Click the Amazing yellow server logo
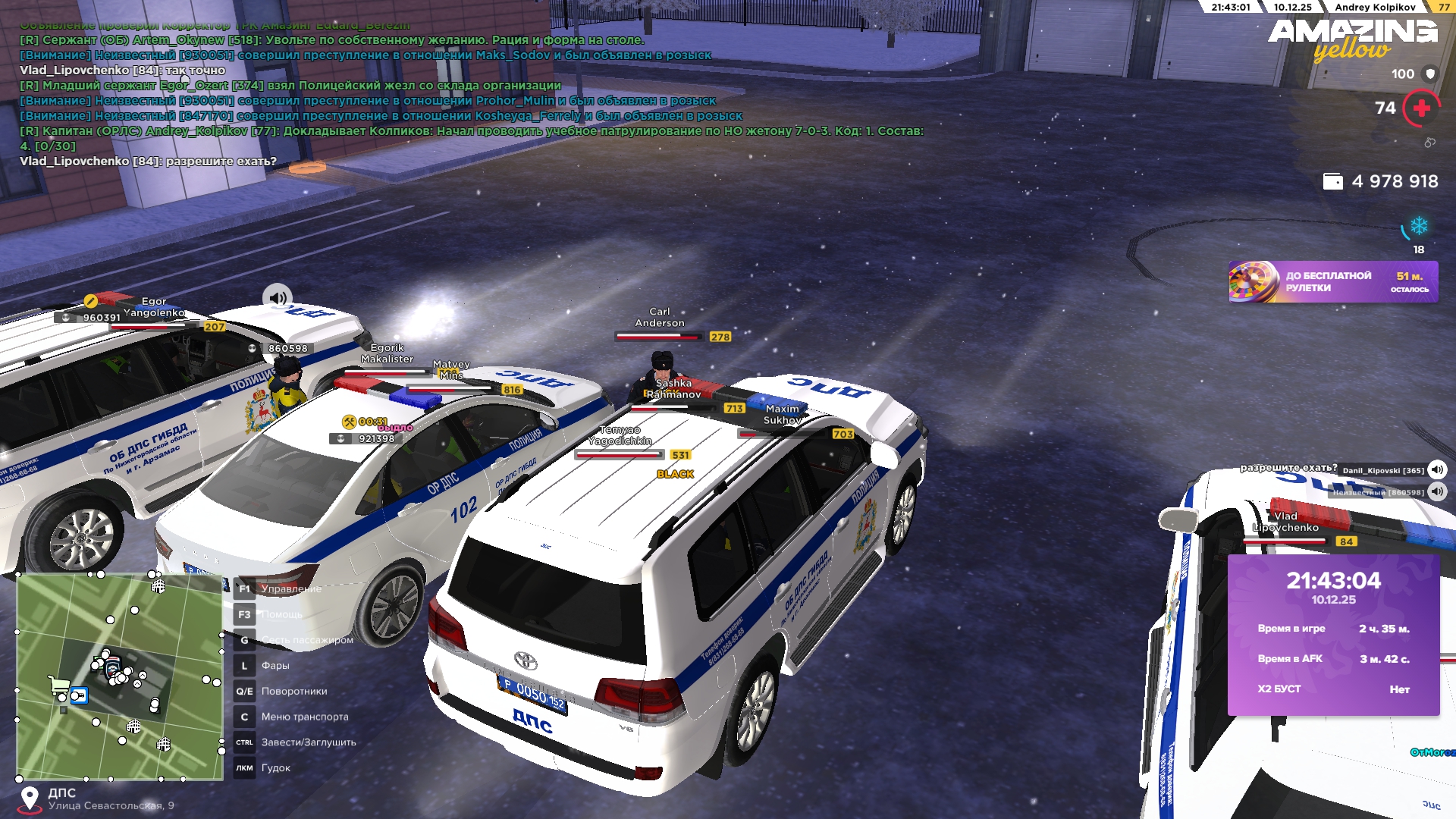Screen dimensions: 1456x819 [x=1352, y=39]
